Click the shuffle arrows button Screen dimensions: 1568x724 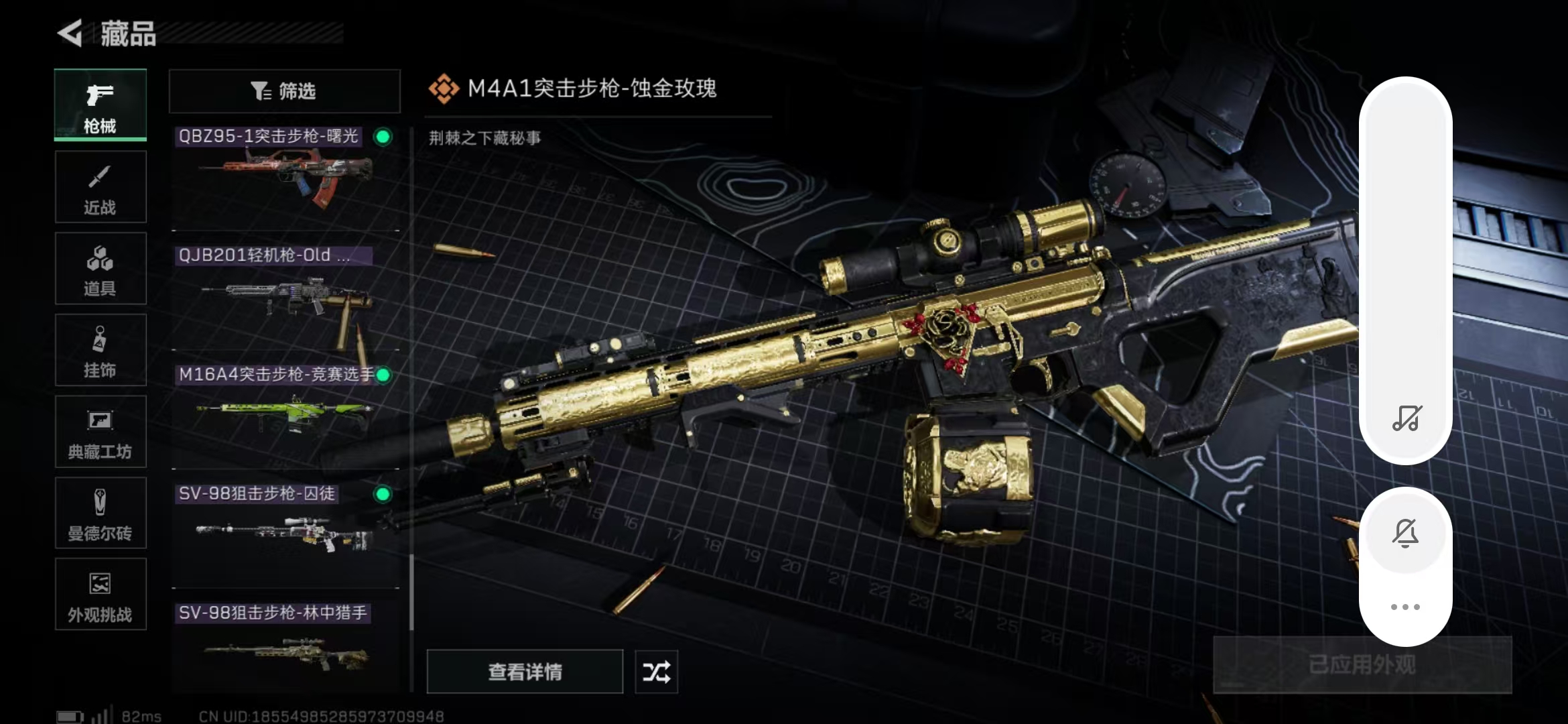pos(656,672)
